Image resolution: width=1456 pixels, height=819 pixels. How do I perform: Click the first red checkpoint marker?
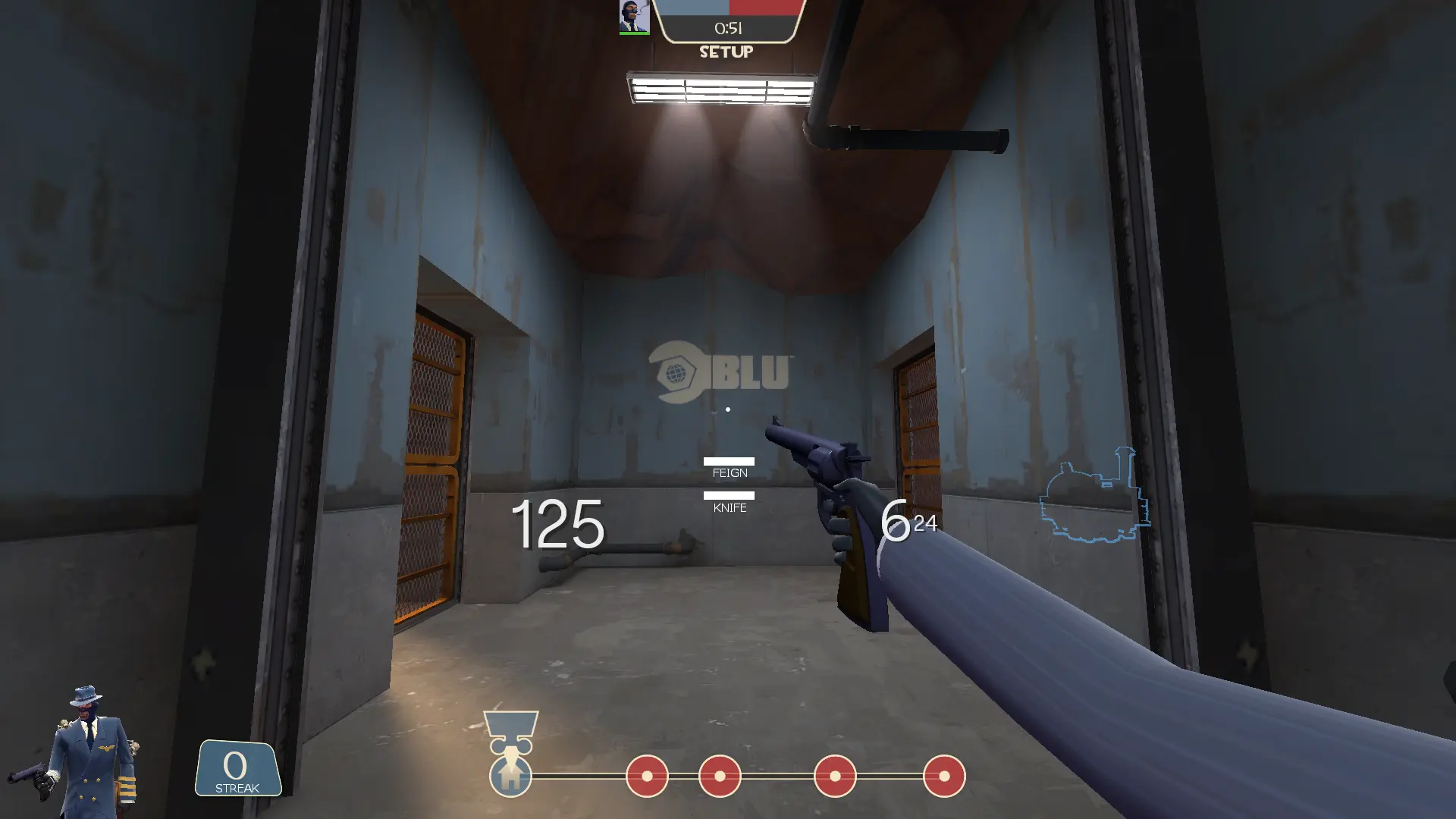point(646,776)
